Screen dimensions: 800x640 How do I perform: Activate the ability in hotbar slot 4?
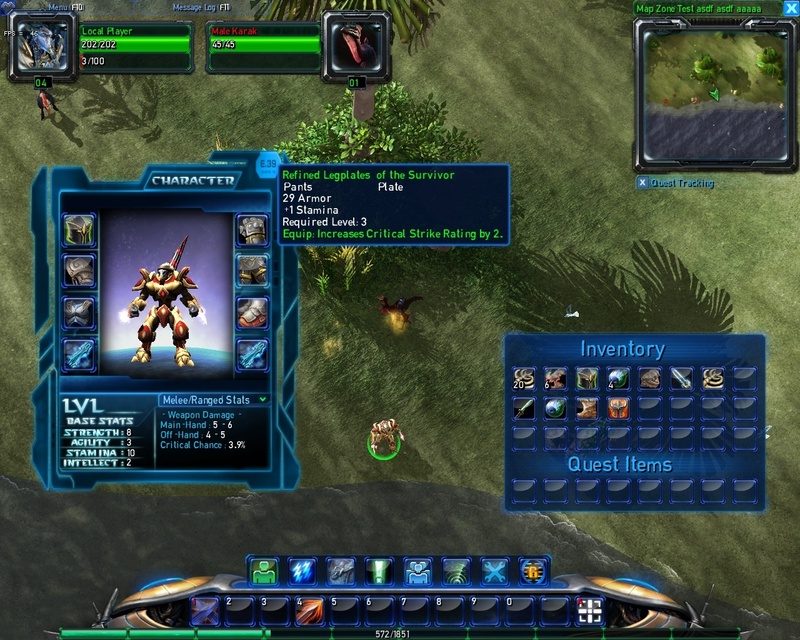(x=310, y=610)
